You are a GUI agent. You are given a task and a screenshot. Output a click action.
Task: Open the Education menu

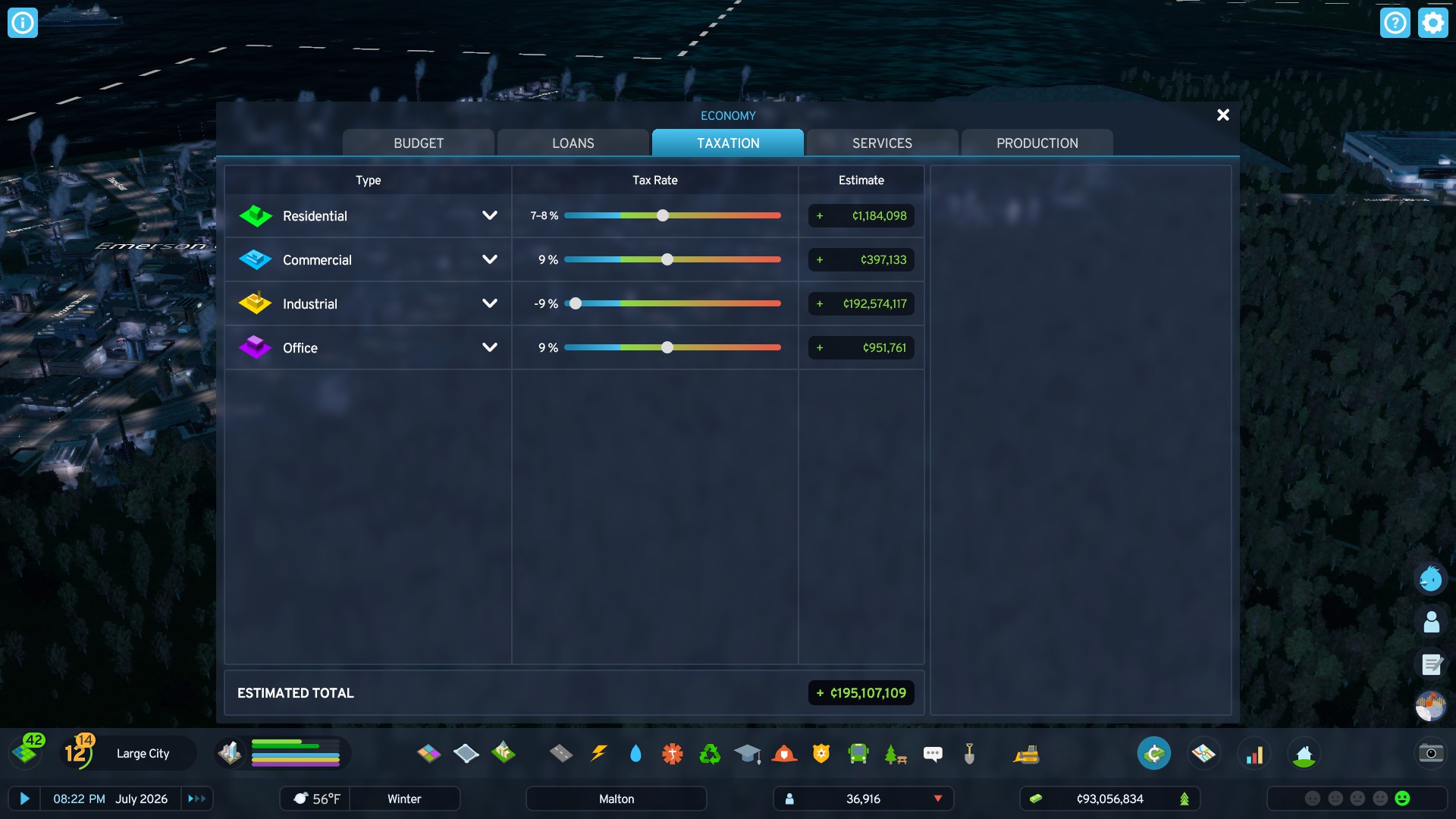746,753
